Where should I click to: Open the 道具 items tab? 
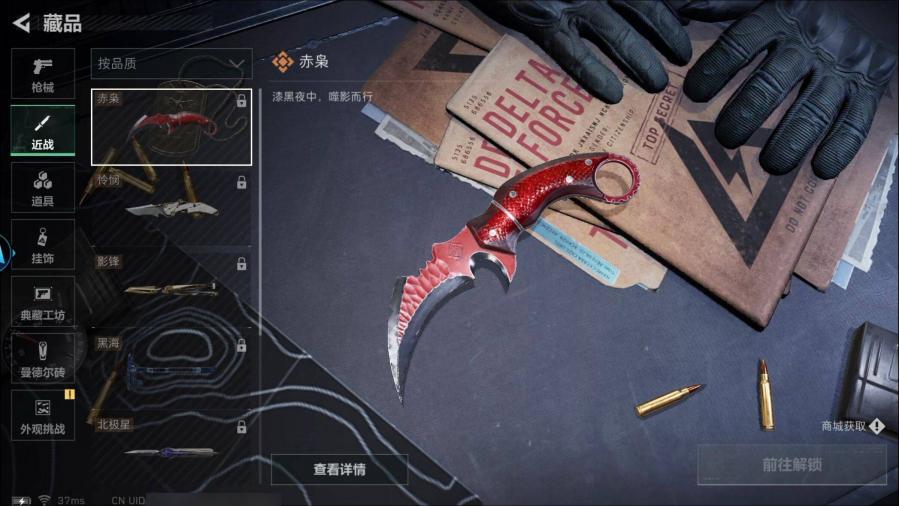pyautogui.click(x=42, y=187)
